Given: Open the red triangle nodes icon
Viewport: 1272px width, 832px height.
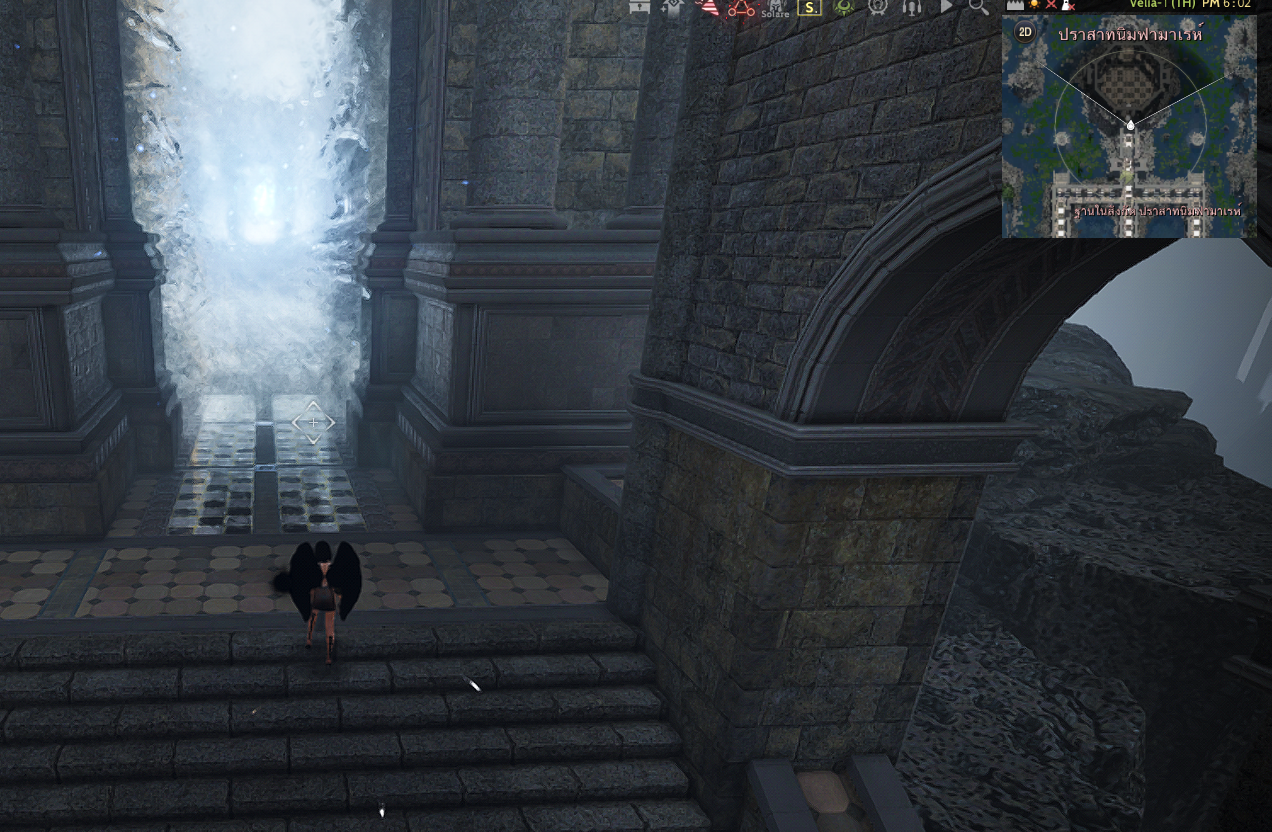Looking at the screenshot, I should 741,8.
